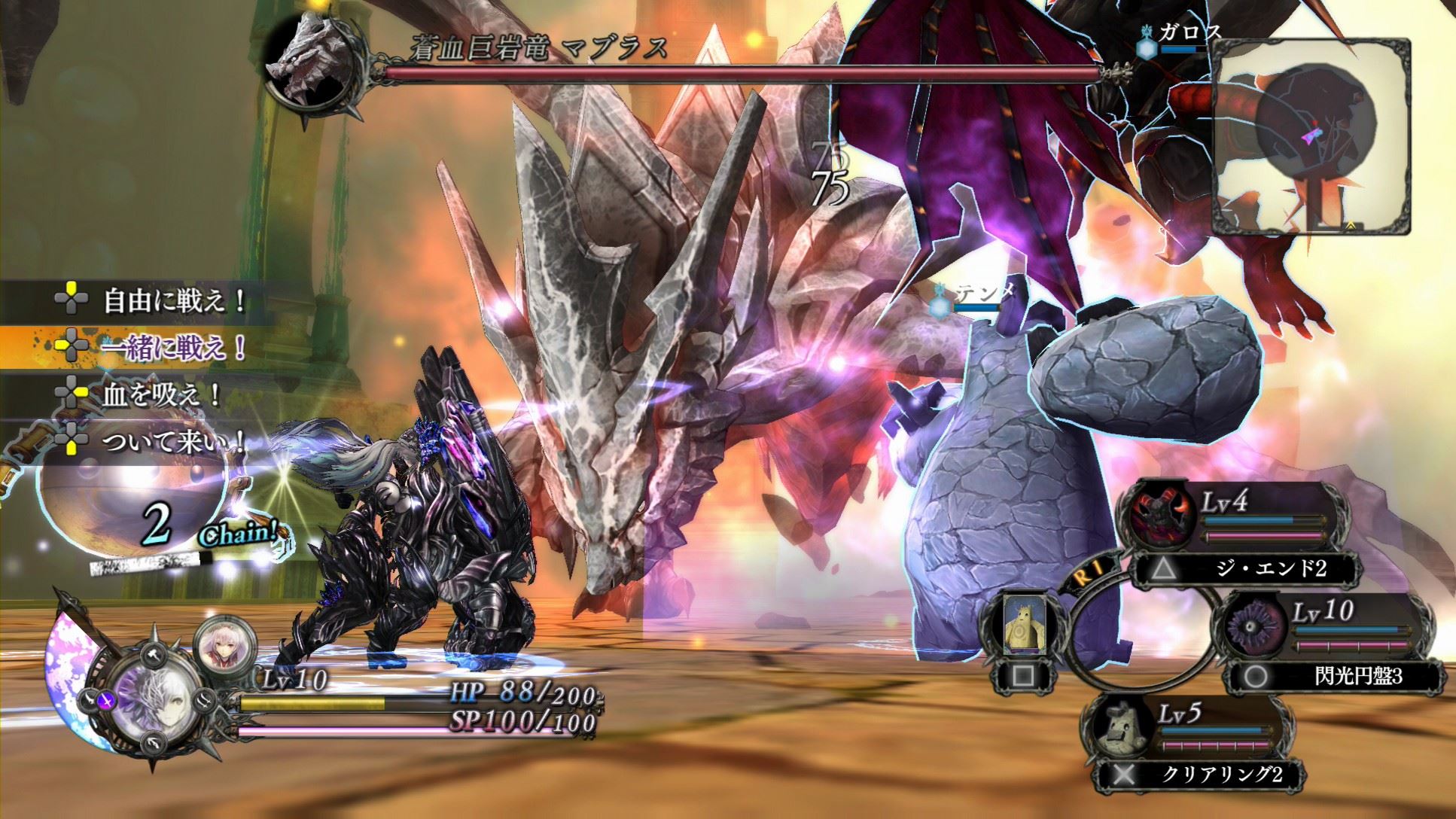Select the 自由に戦え！ command
The width and height of the screenshot is (1456, 819).
[x=173, y=302]
